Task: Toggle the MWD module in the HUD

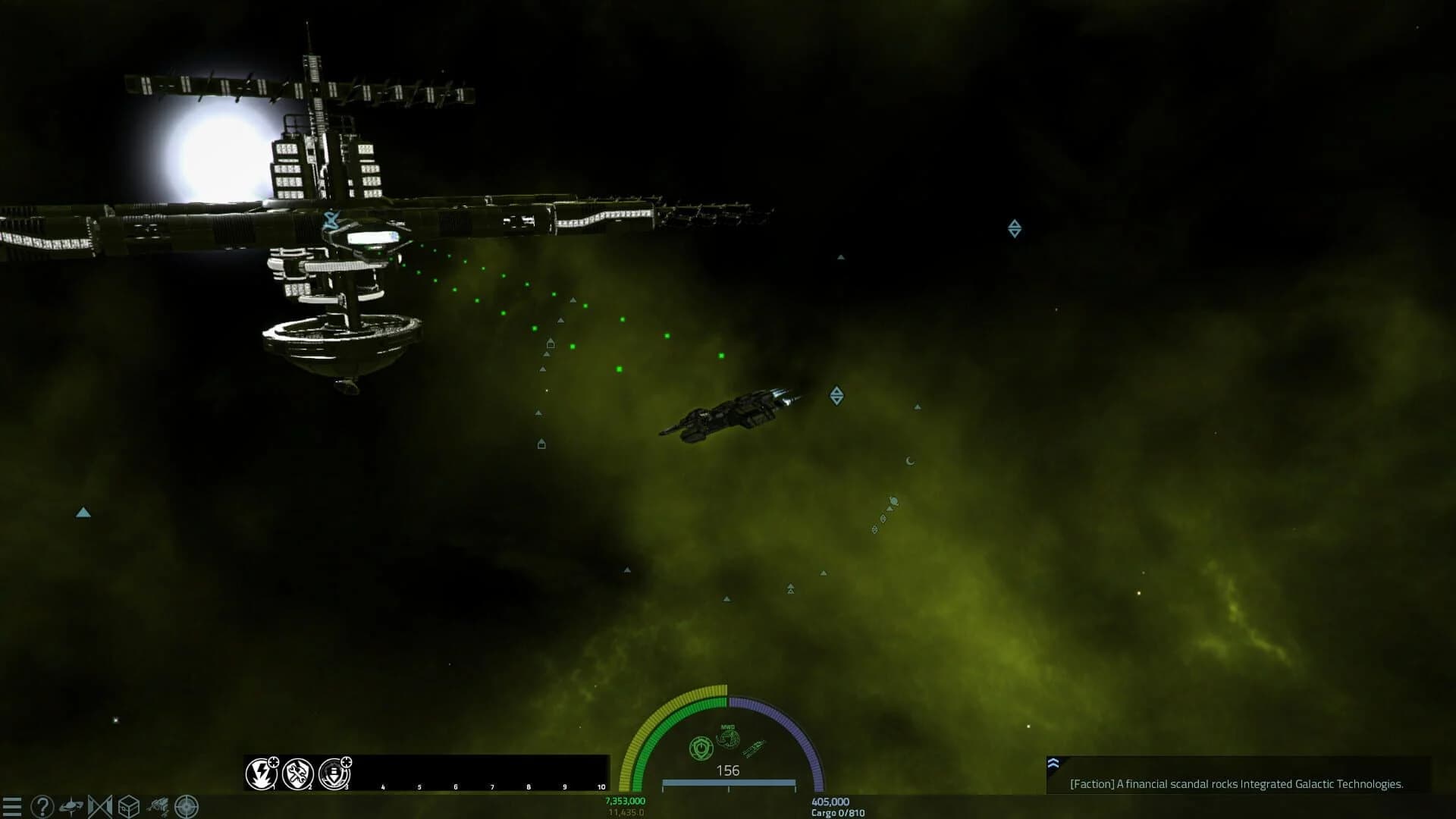Action: (727, 737)
